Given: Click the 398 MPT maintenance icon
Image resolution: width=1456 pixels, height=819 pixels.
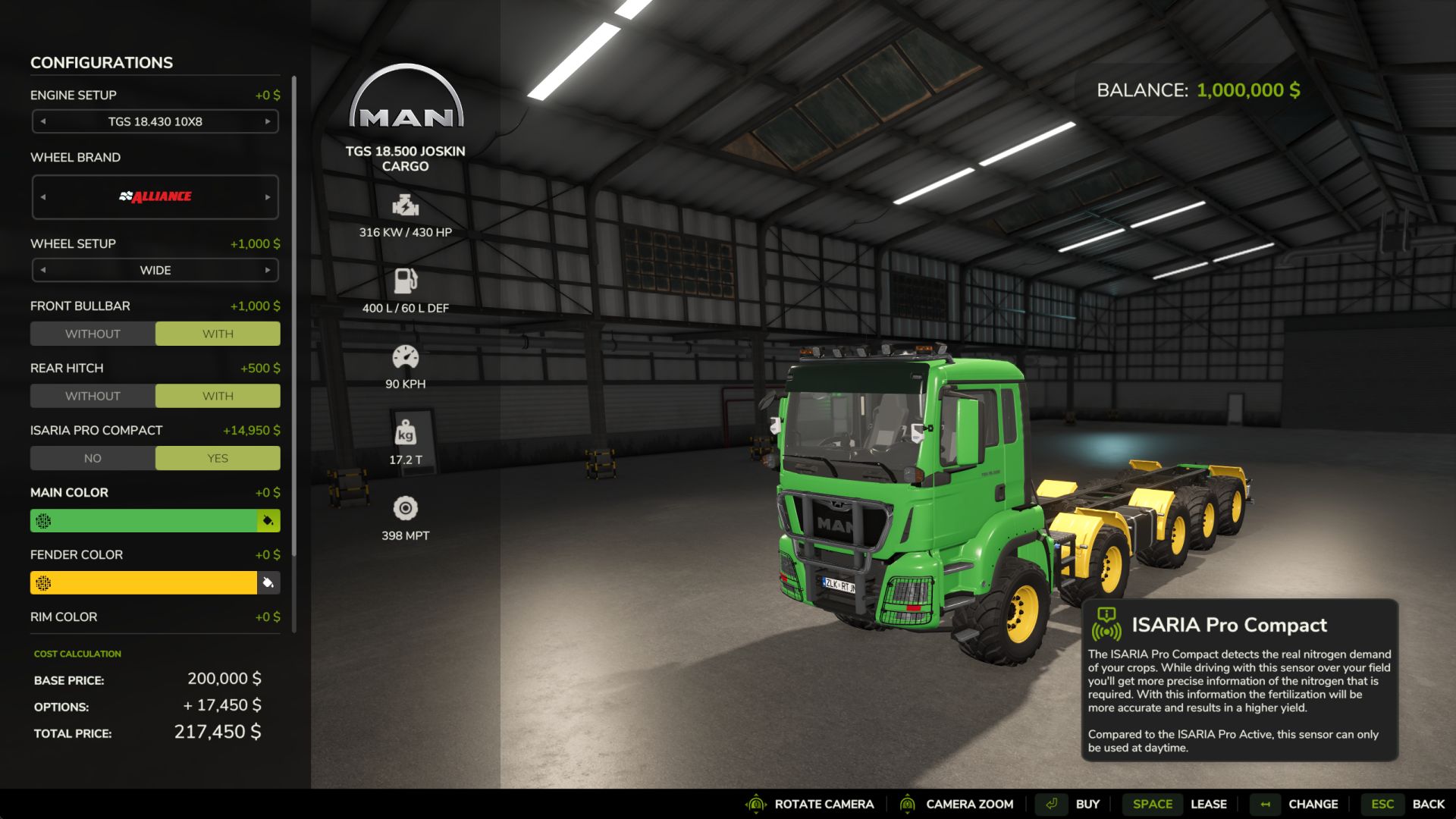Looking at the screenshot, I should (406, 508).
